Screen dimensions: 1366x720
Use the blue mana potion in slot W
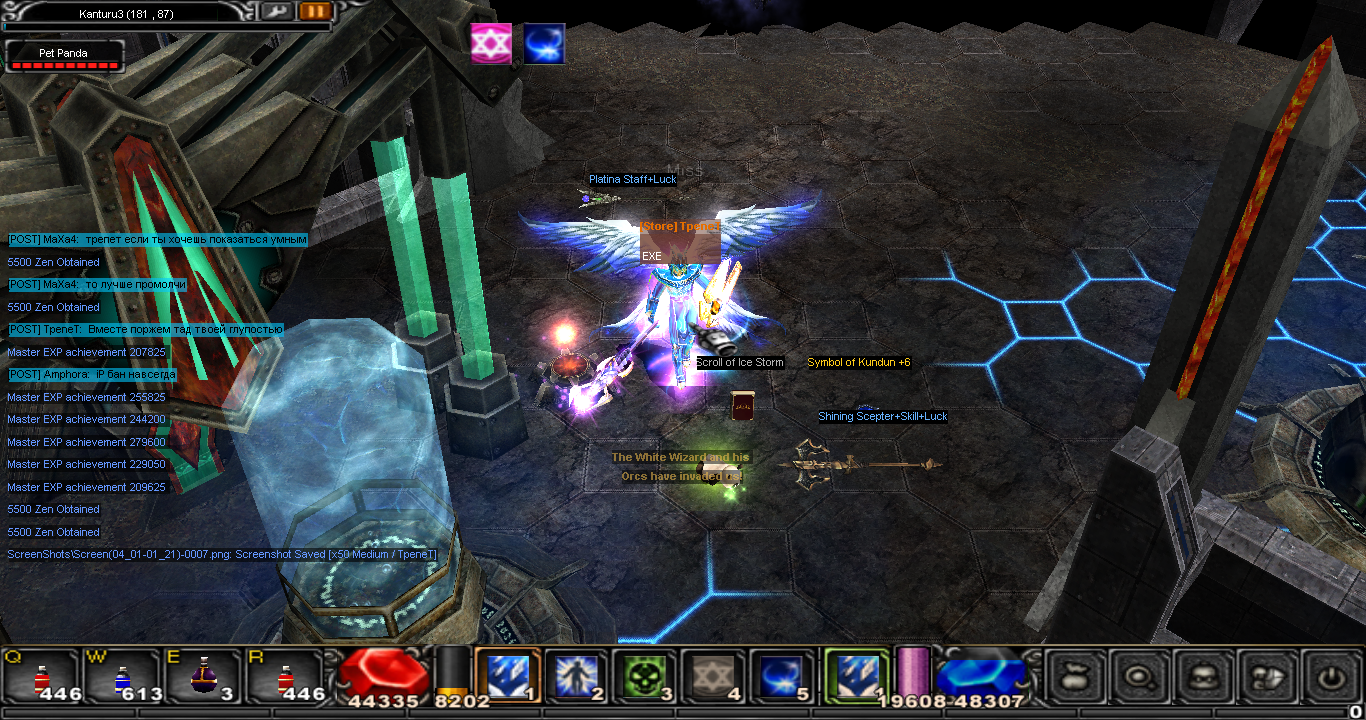(122, 678)
